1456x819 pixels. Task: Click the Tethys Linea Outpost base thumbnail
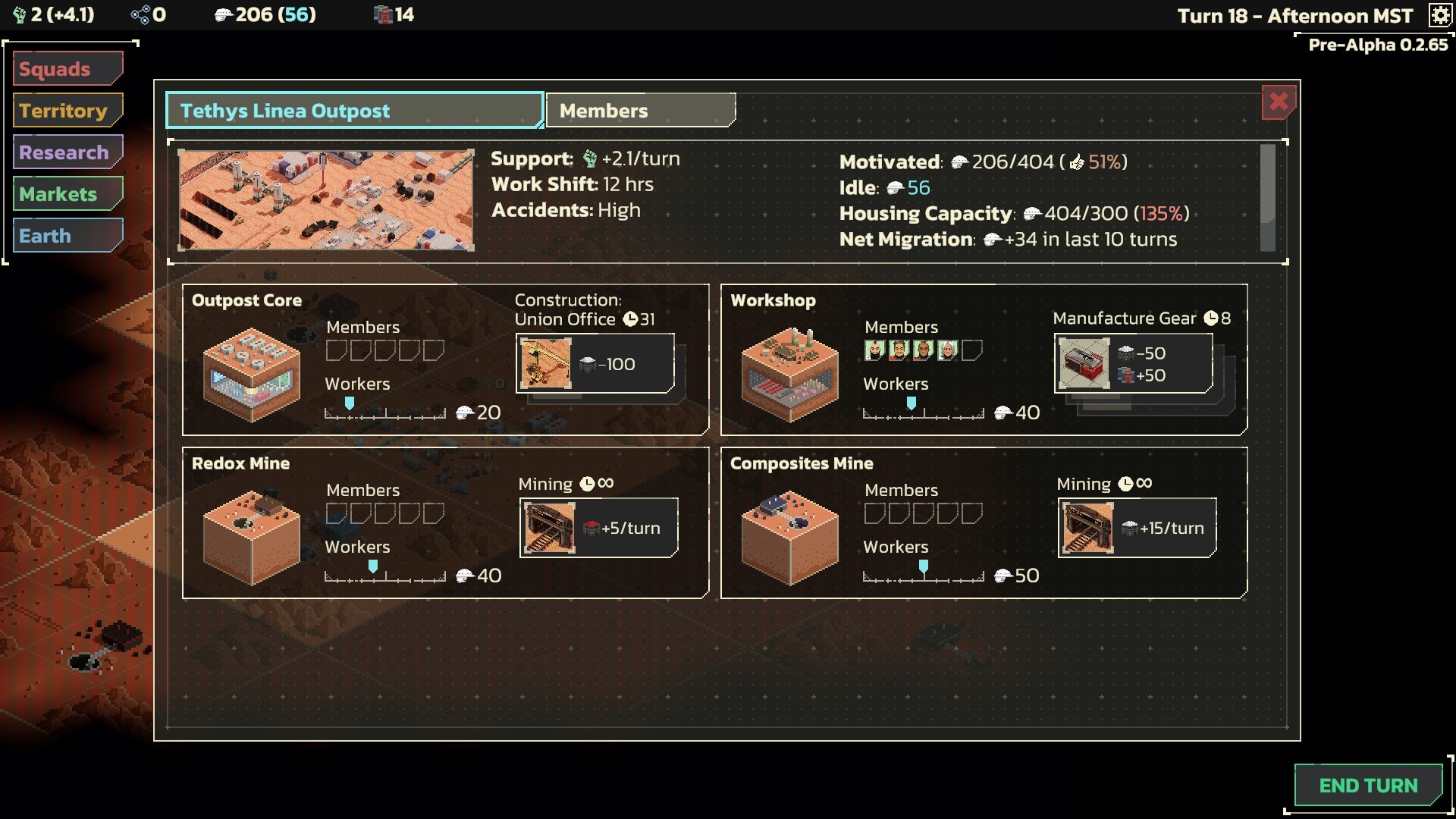[325, 199]
